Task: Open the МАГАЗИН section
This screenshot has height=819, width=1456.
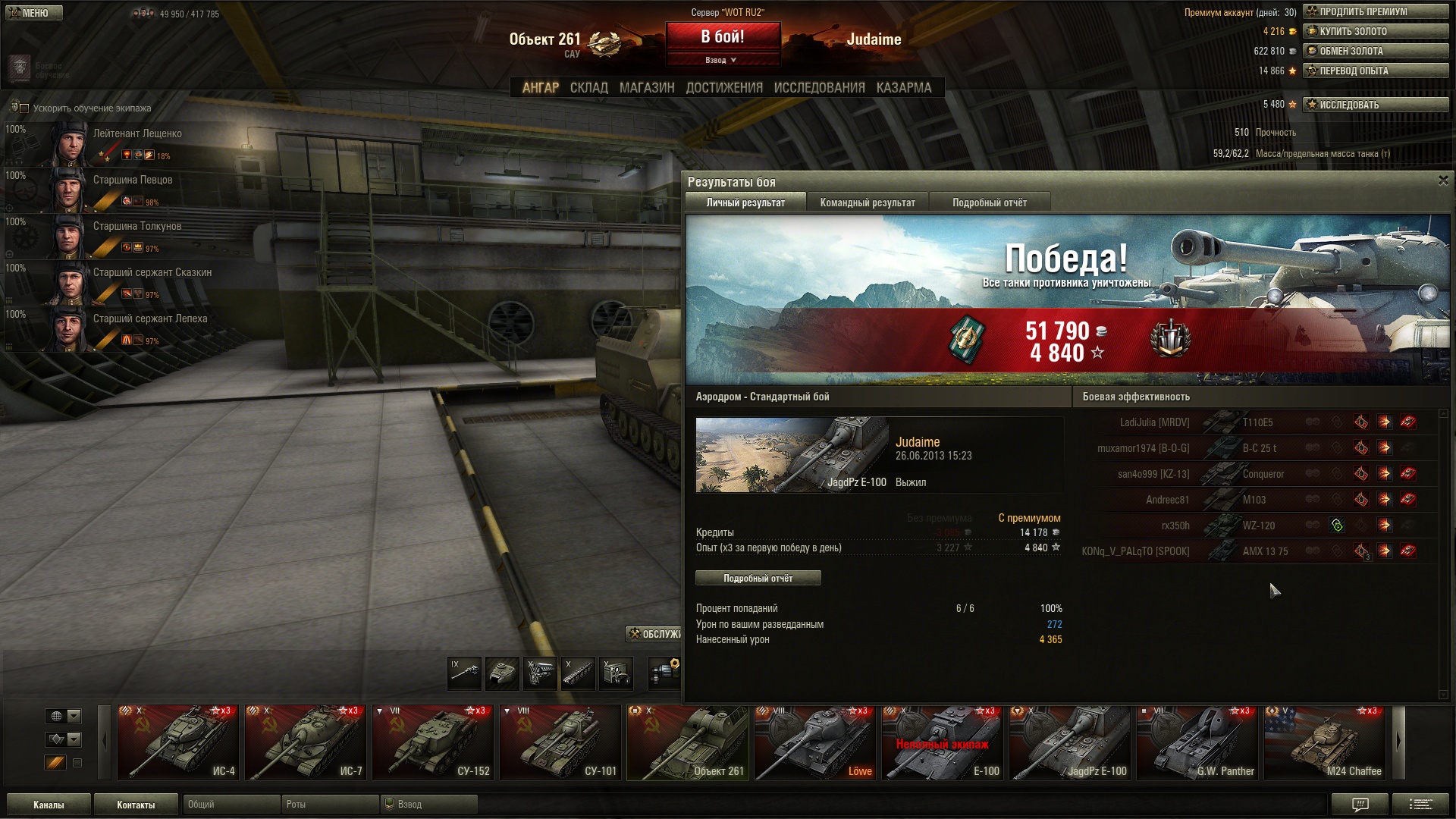Action: point(646,88)
